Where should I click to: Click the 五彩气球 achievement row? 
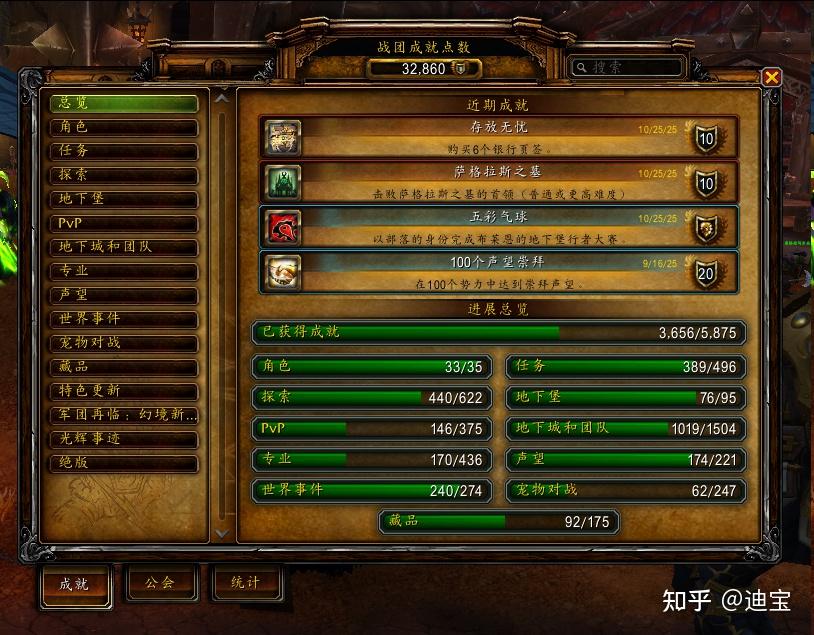(499, 227)
